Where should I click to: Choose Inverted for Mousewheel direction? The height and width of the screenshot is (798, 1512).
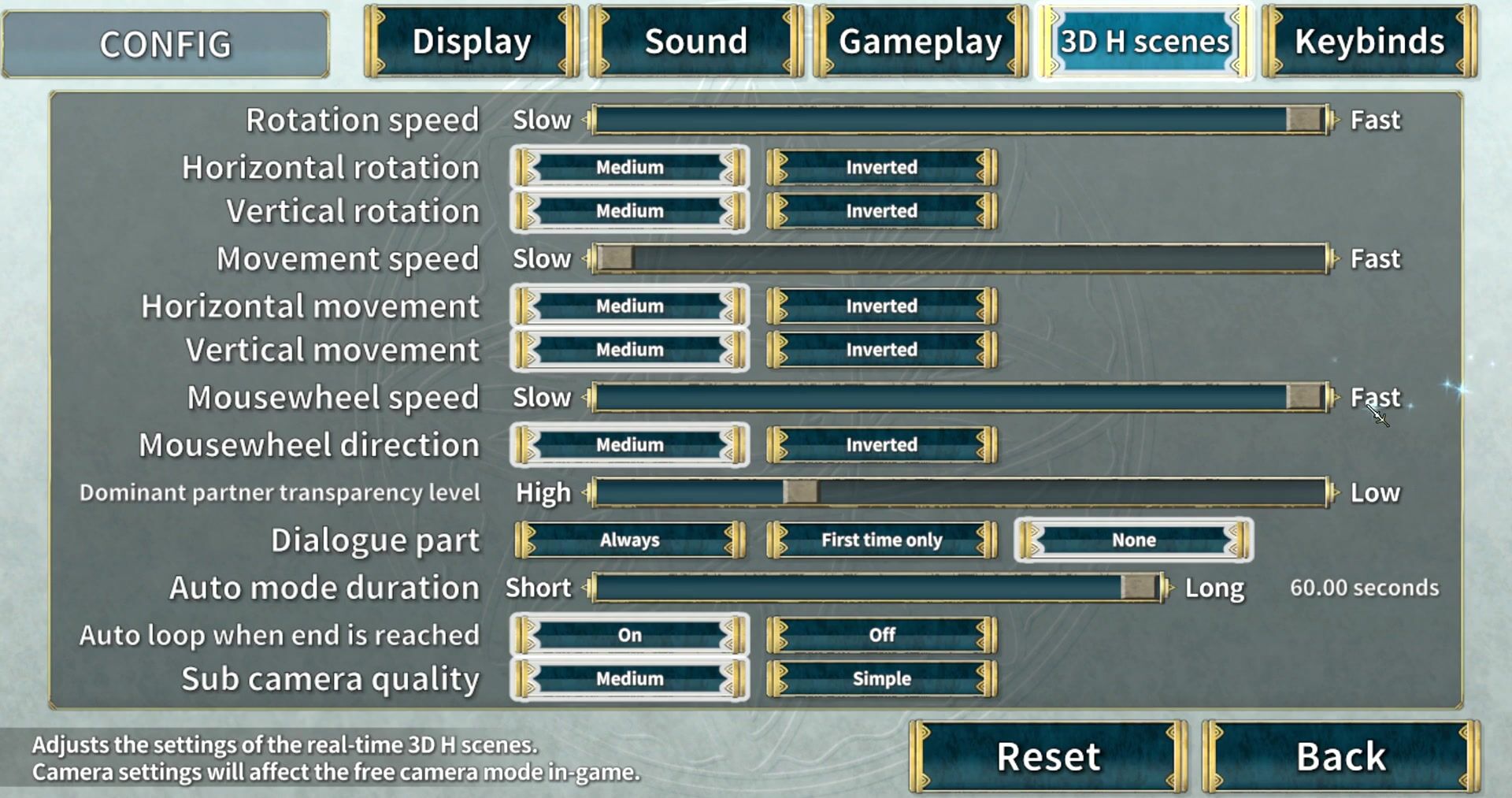pos(881,445)
